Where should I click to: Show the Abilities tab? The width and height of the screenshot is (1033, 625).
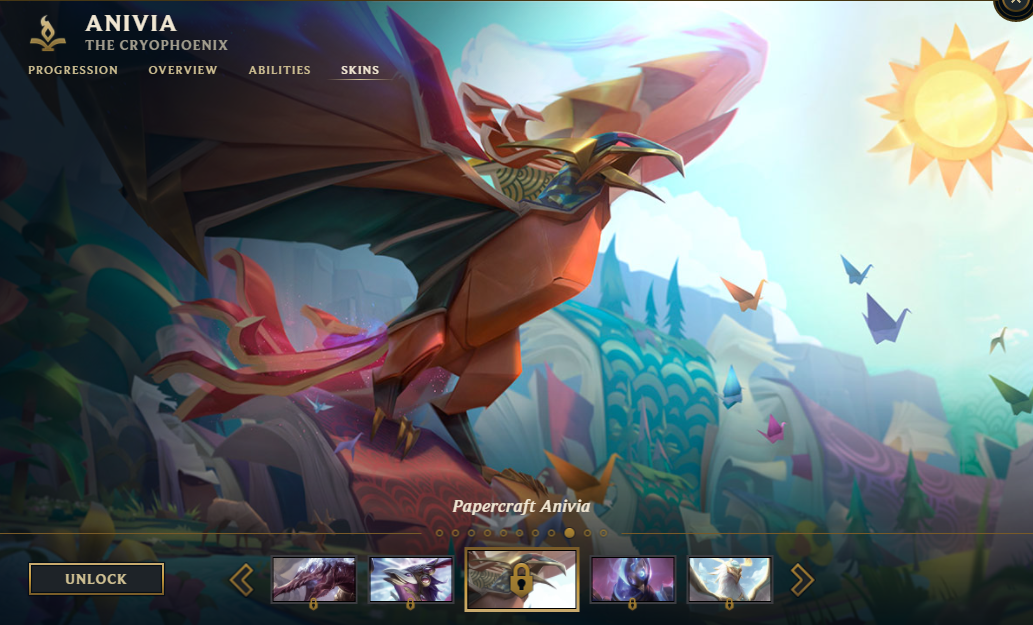pos(280,70)
